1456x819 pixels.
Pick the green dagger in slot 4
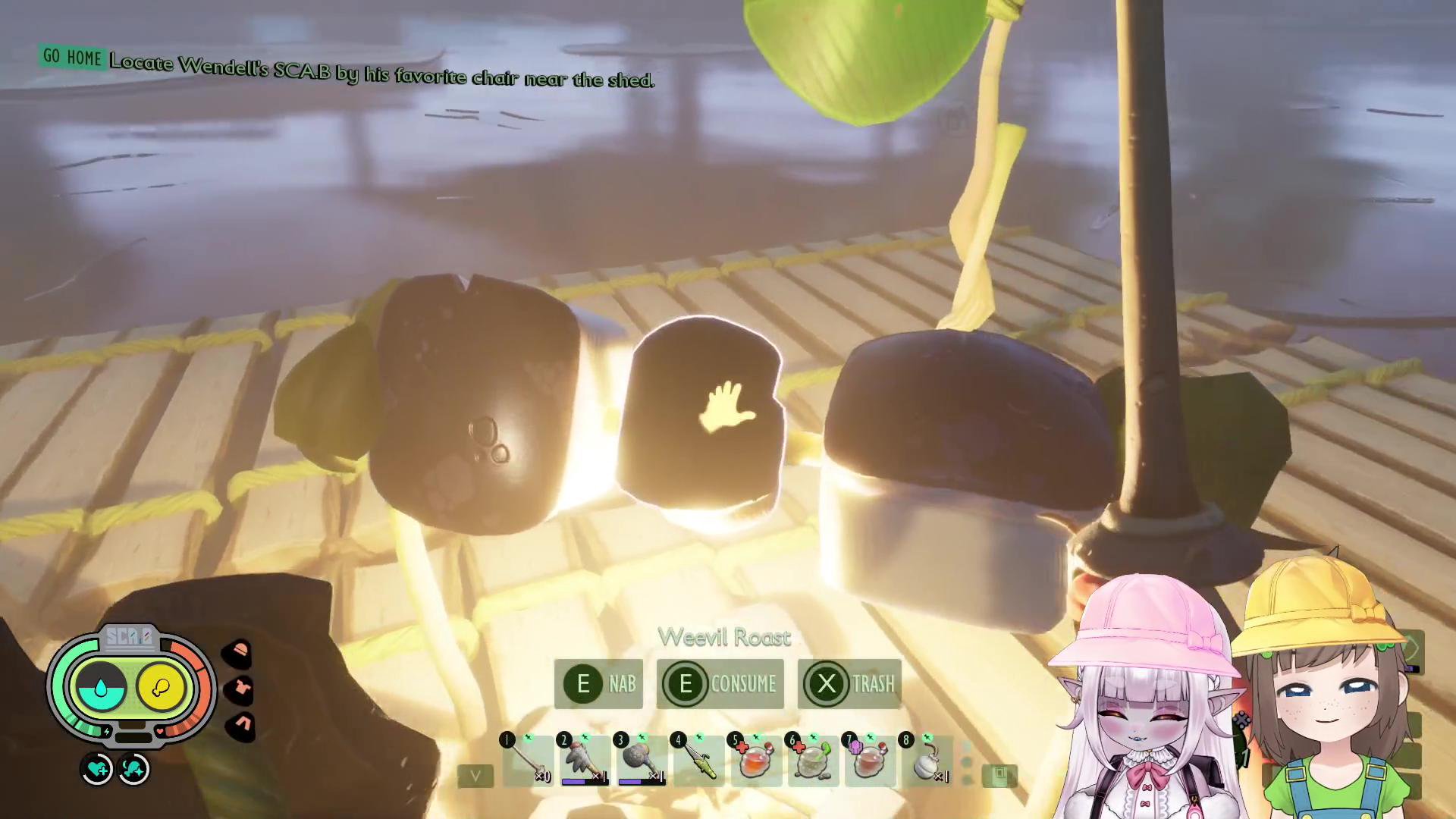(699, 760)
